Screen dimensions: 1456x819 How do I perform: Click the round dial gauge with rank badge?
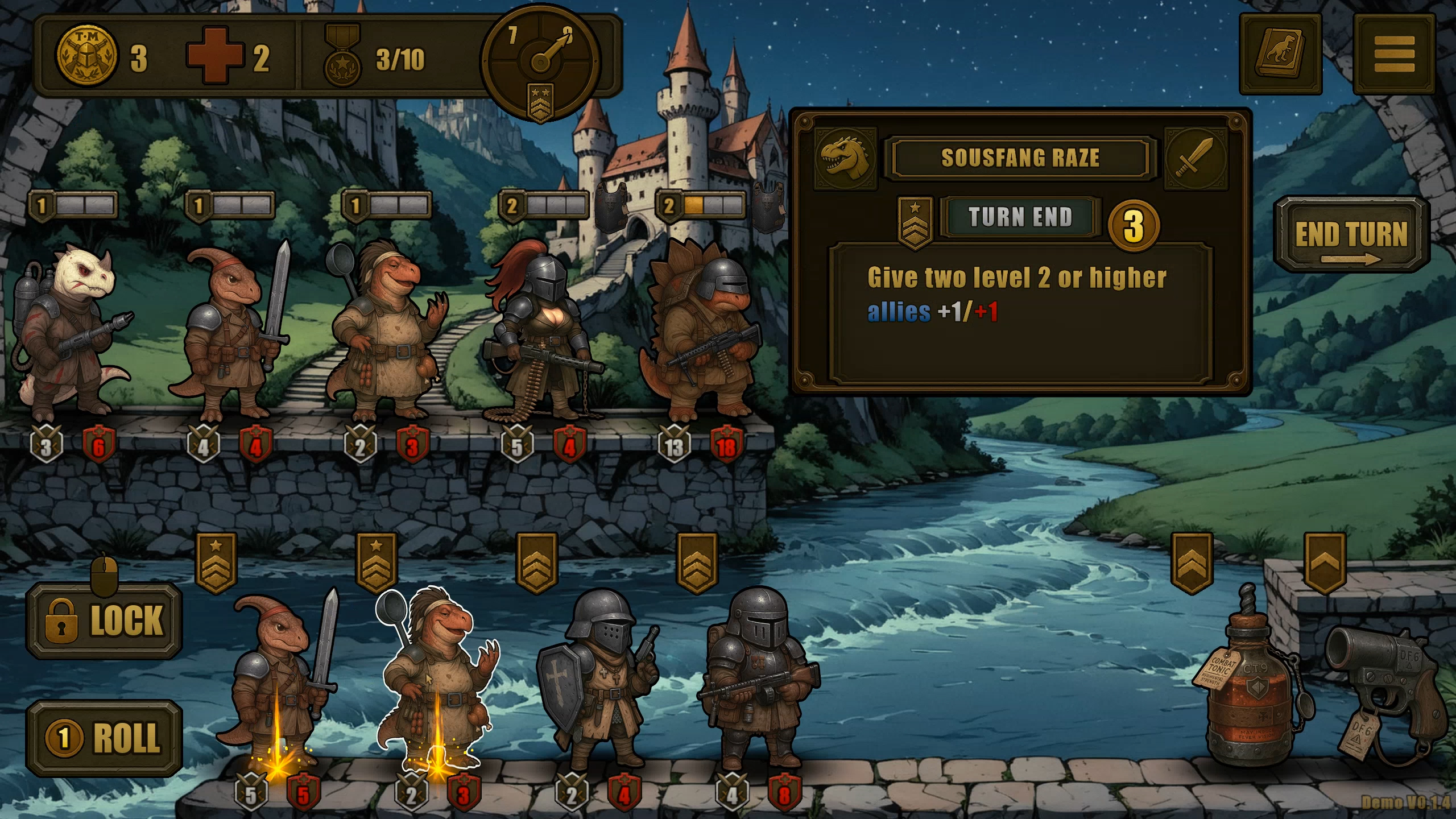coord(540,60)
